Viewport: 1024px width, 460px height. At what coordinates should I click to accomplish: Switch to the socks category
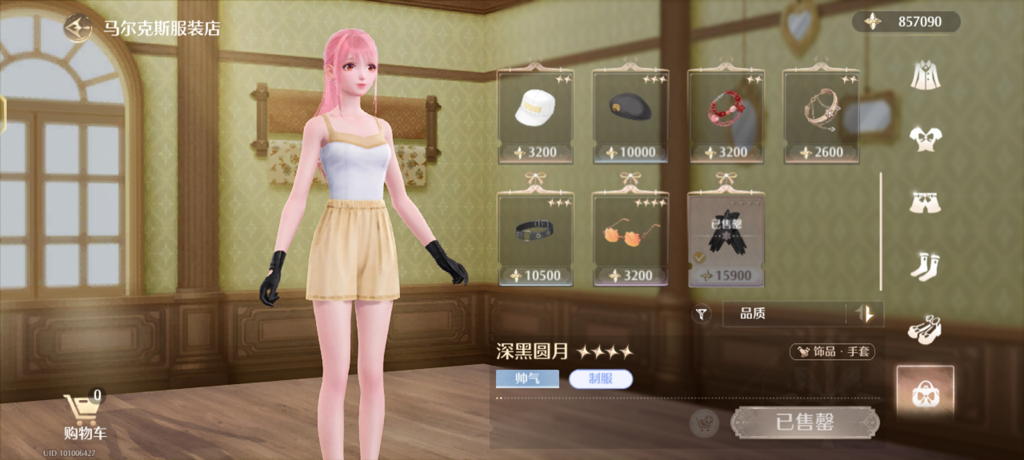click(x=923, y=266)
